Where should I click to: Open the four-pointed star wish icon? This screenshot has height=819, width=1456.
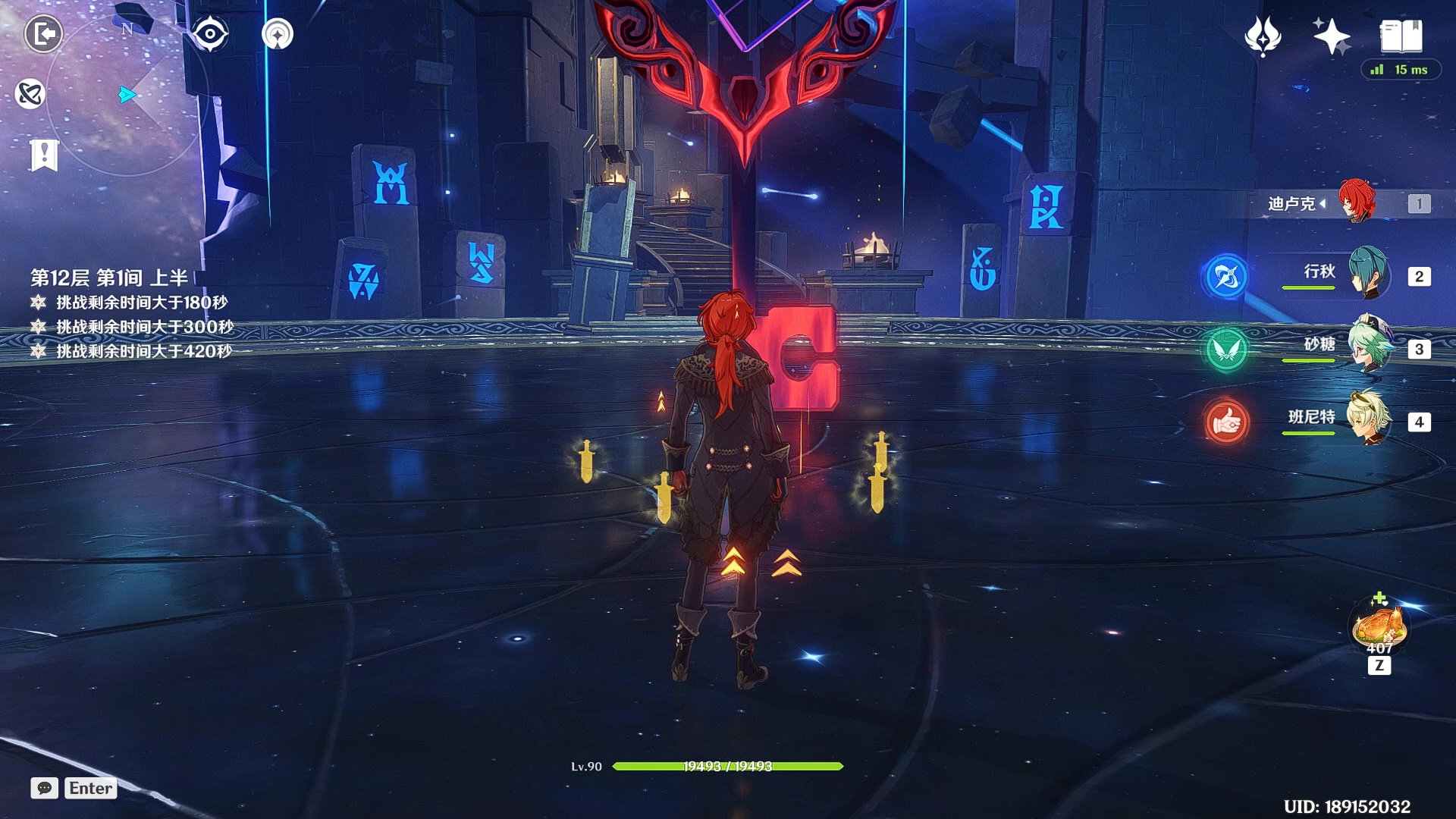click(1332, 36)
